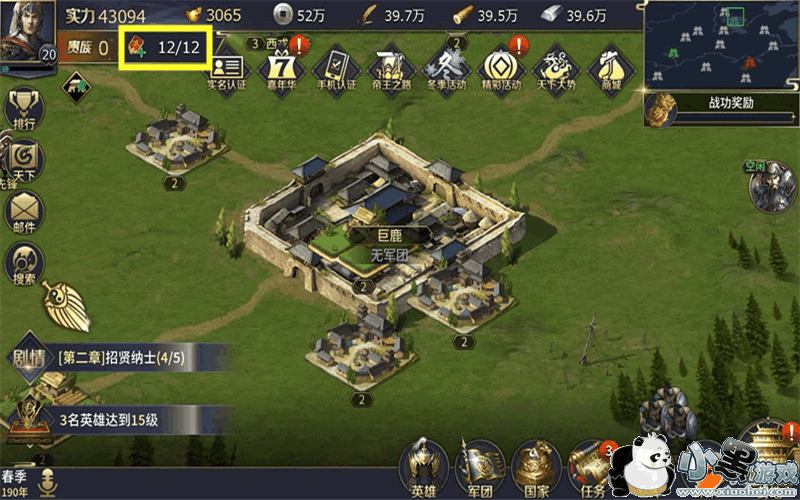Open the 军团 legion menu
This screenshot has width=800, height=500.
point(480,468)
